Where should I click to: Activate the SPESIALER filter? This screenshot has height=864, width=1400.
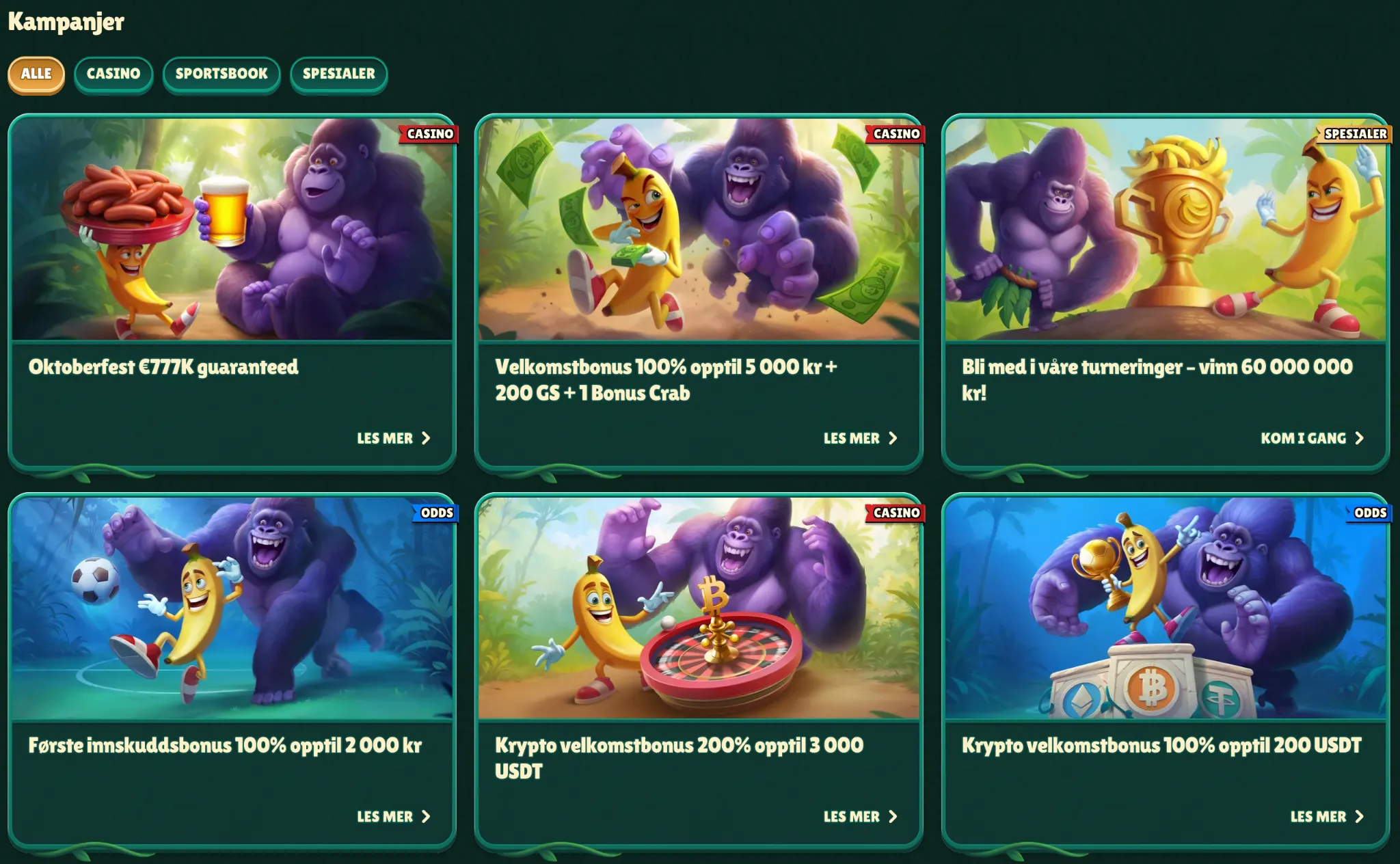[x=338, y=75]
